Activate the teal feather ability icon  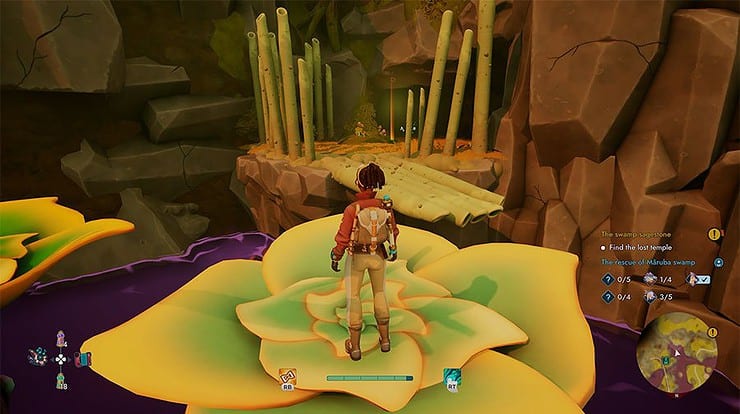coord(451,377)
